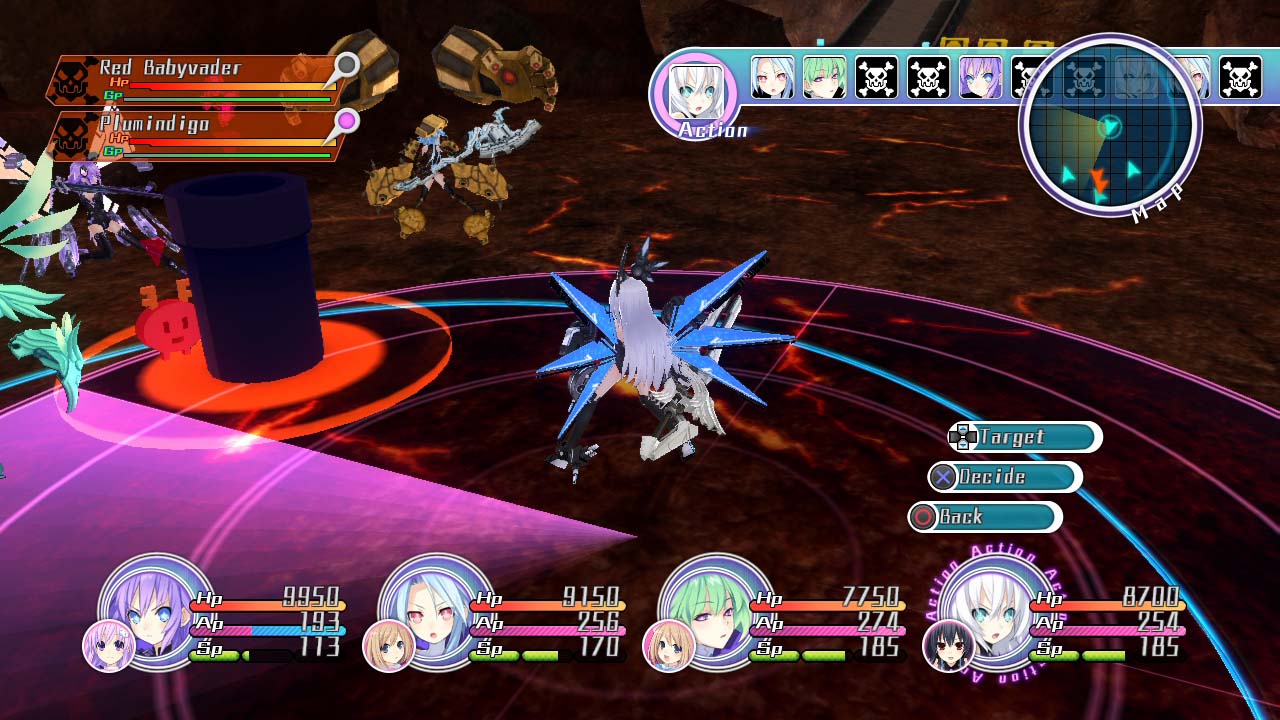Screen dimensions: 1280x720
Task: Select the black-haired partner portrait
Action: [x=948, y=646]
